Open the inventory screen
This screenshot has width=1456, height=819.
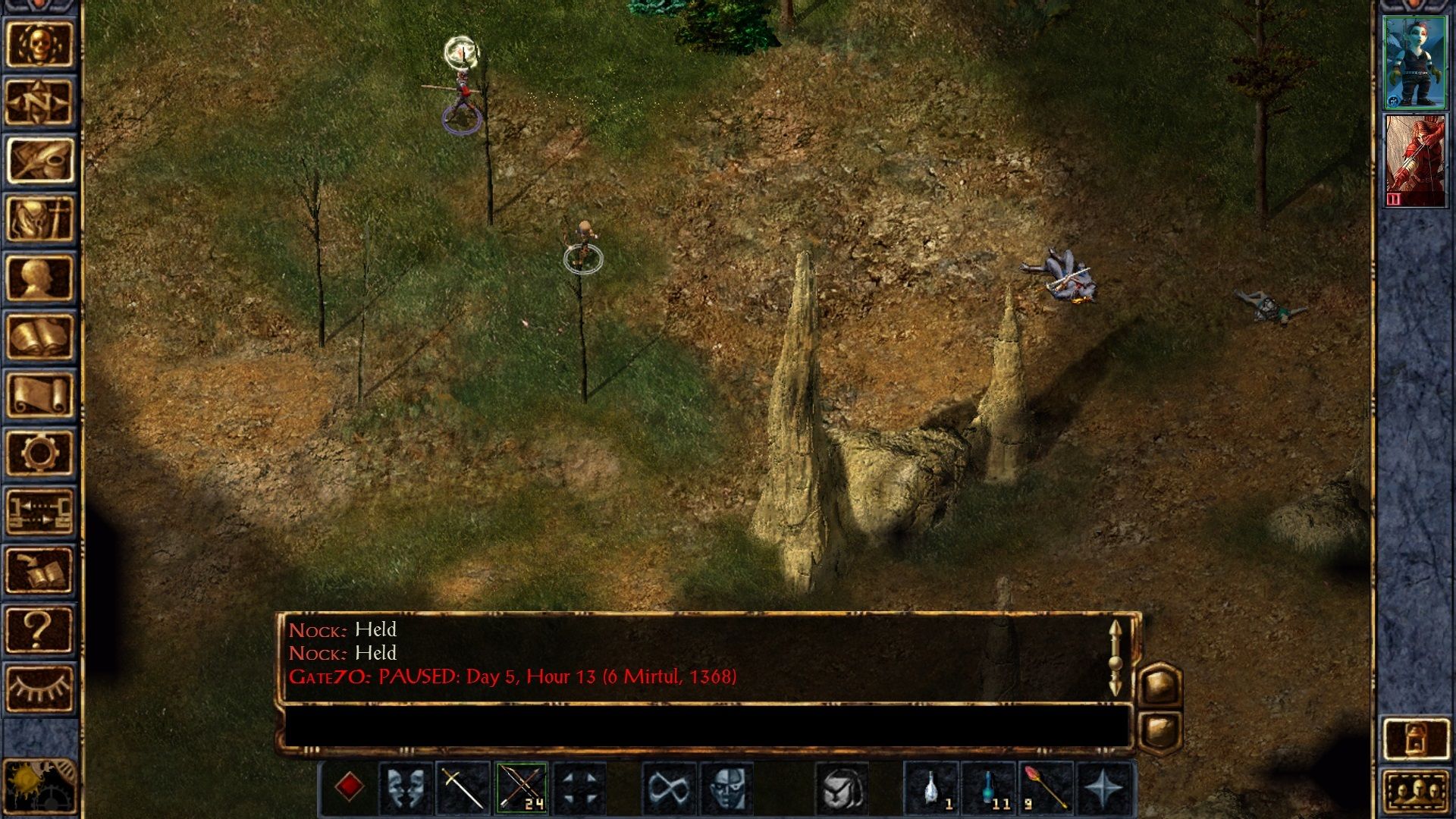(x=39, y=219)
